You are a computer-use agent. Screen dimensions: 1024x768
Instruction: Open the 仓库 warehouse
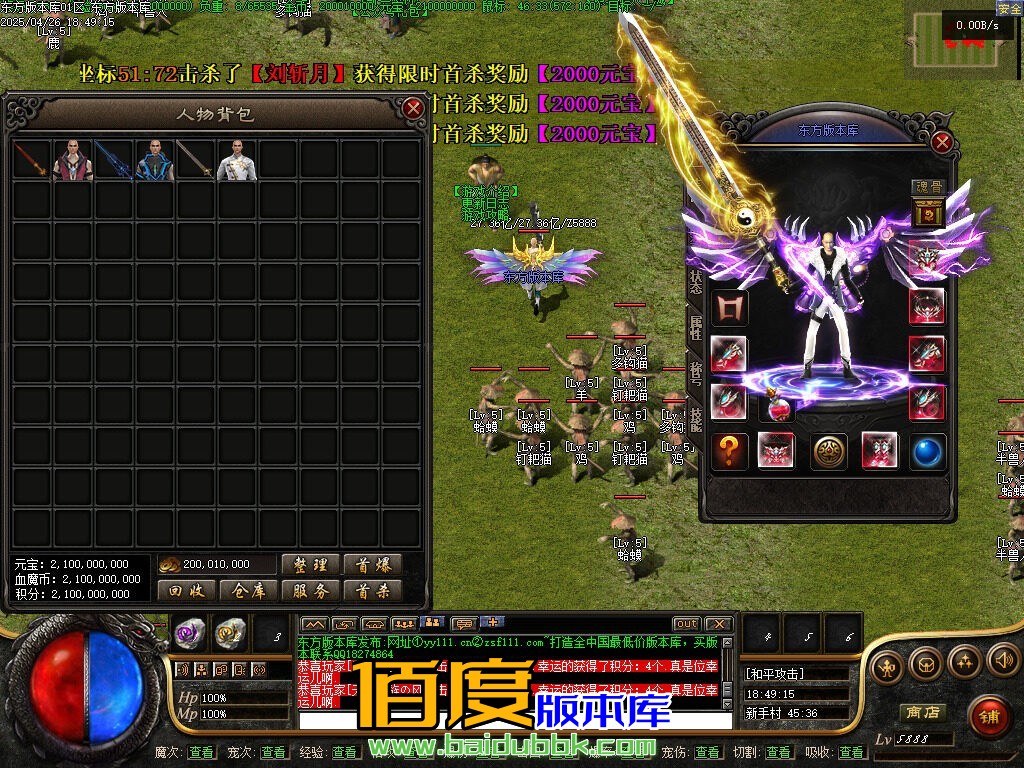coord(249,591)
